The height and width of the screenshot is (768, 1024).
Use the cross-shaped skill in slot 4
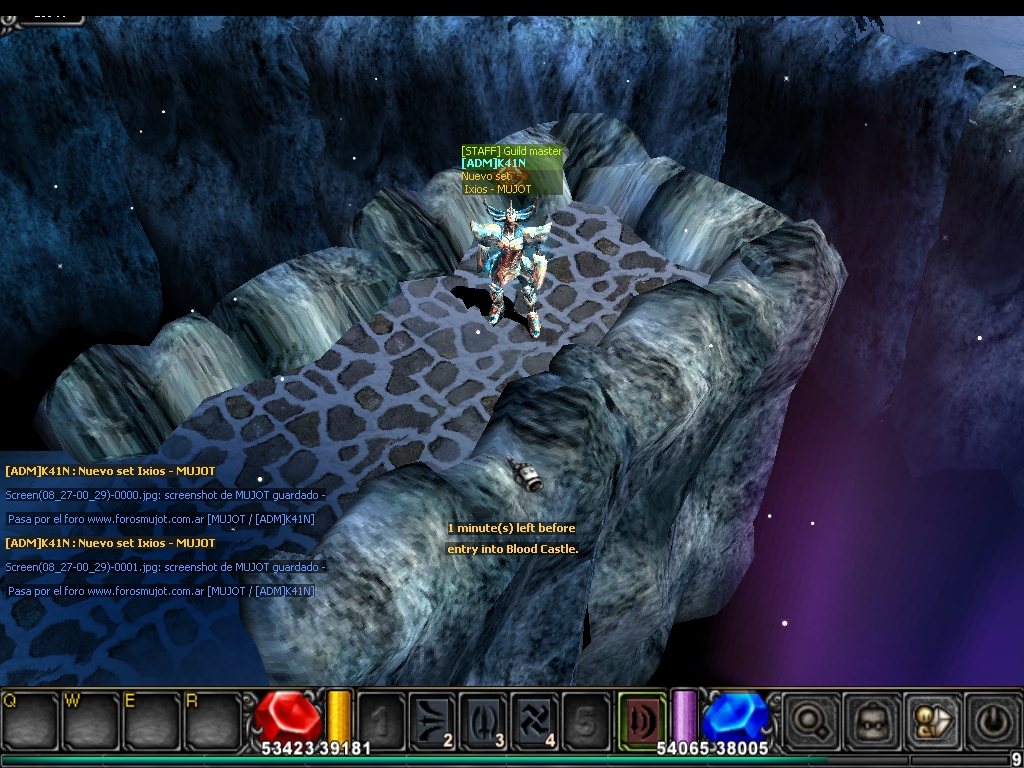534,718
